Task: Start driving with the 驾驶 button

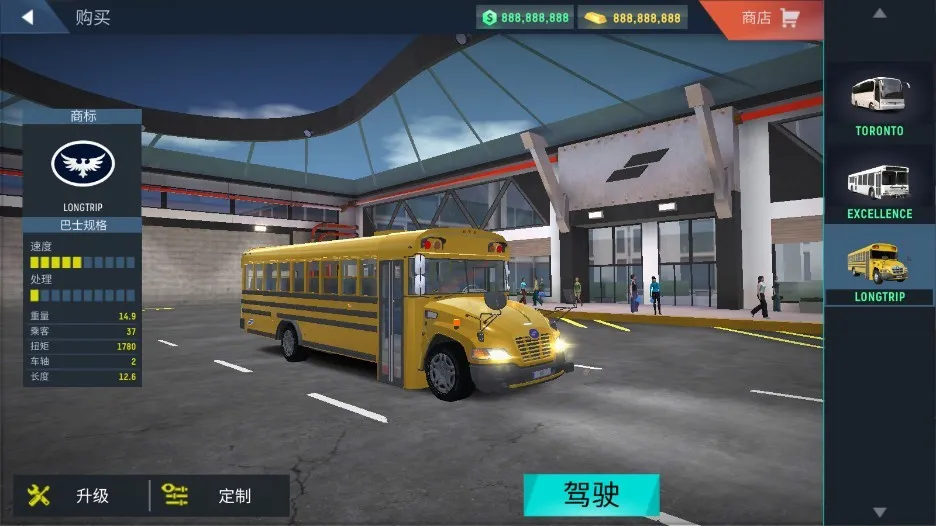Action: [x=591, y=495]
